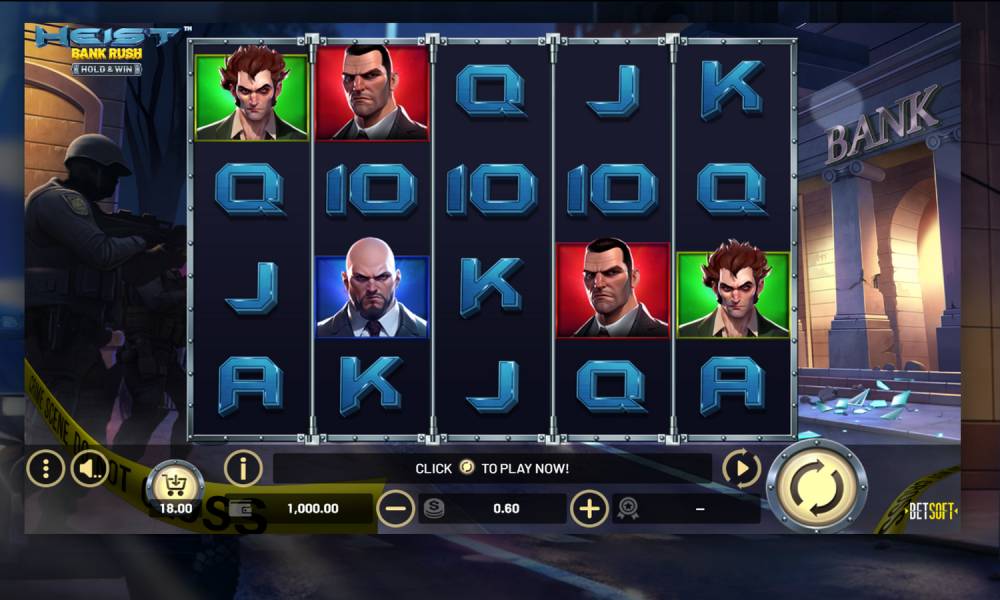The image size is (1000, 600).
Task: Spin the reels with the large gold button
Action: [816, 485]
